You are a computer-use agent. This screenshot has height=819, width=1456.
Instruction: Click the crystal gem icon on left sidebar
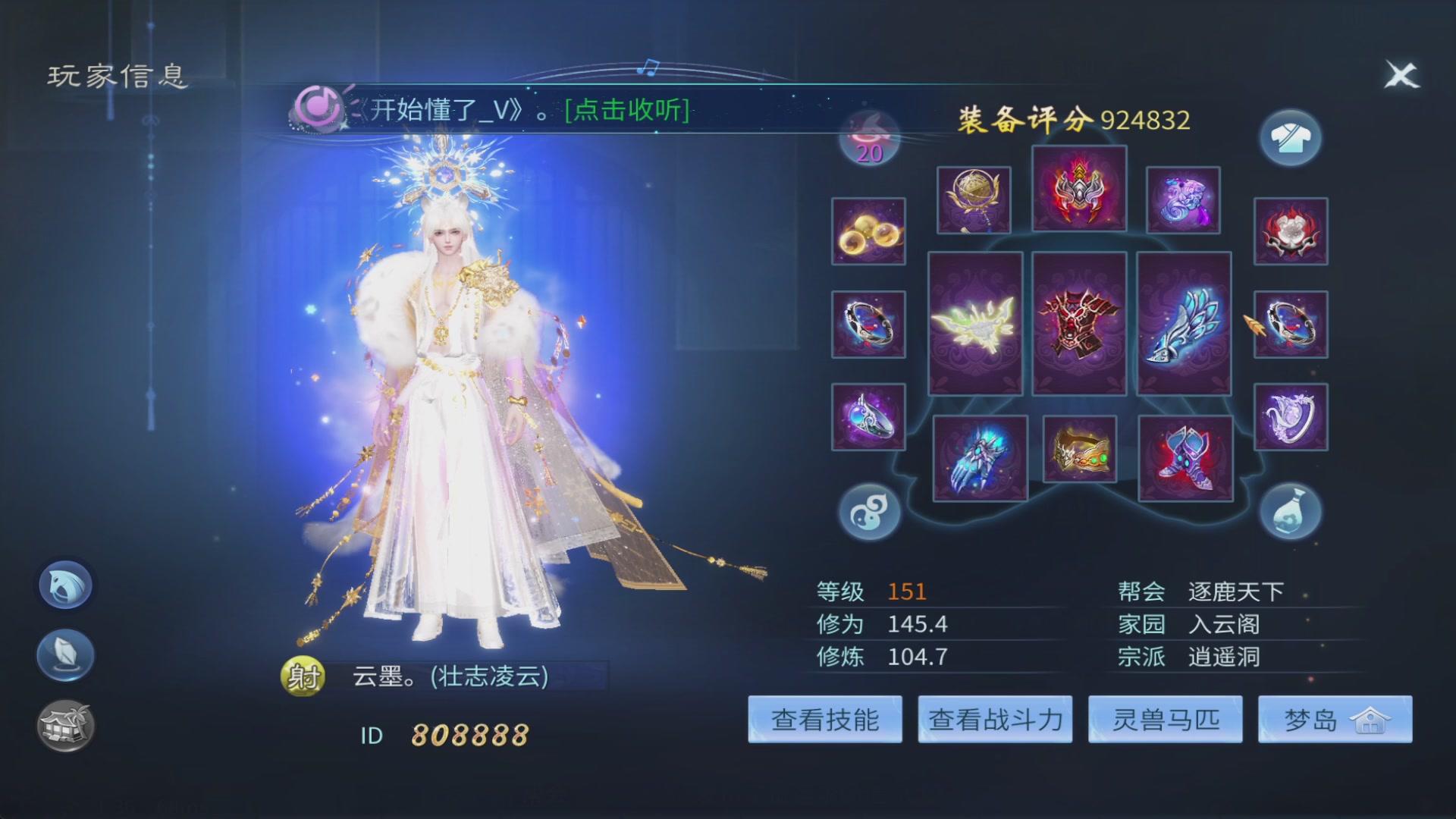64,654
